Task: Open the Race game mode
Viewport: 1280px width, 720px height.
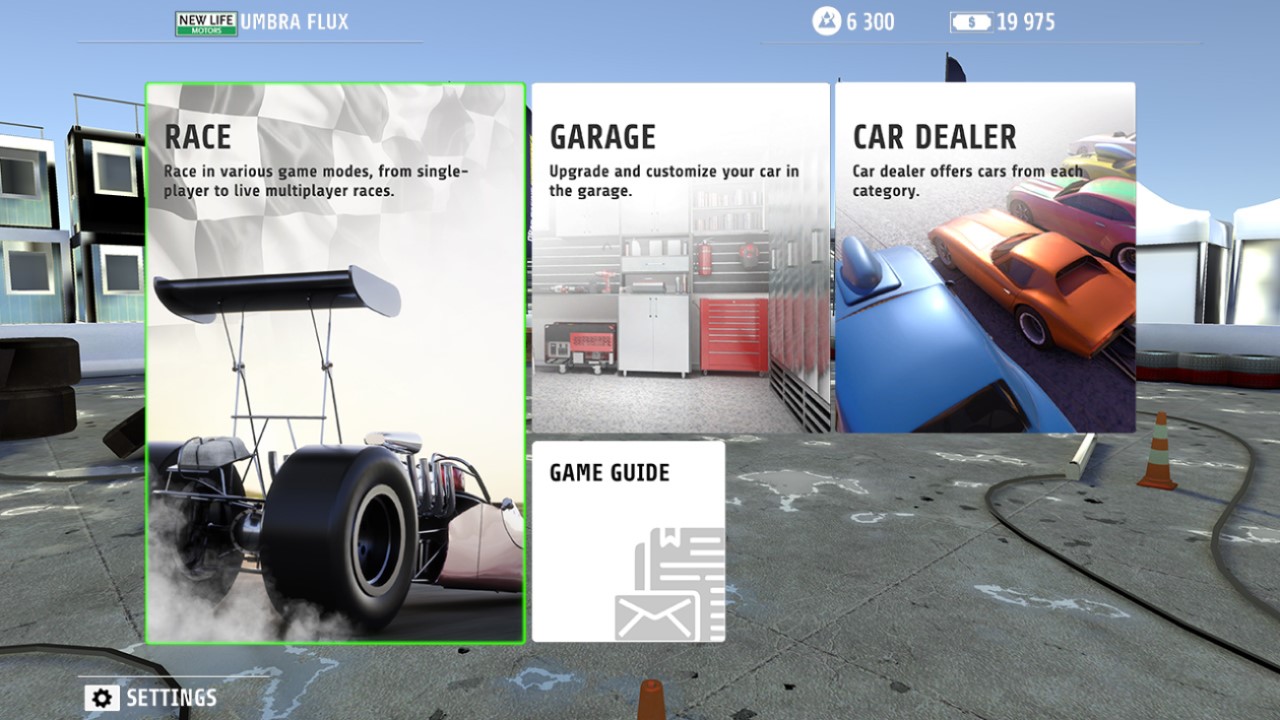Action: pyautogui.click(x=334, y=360)
